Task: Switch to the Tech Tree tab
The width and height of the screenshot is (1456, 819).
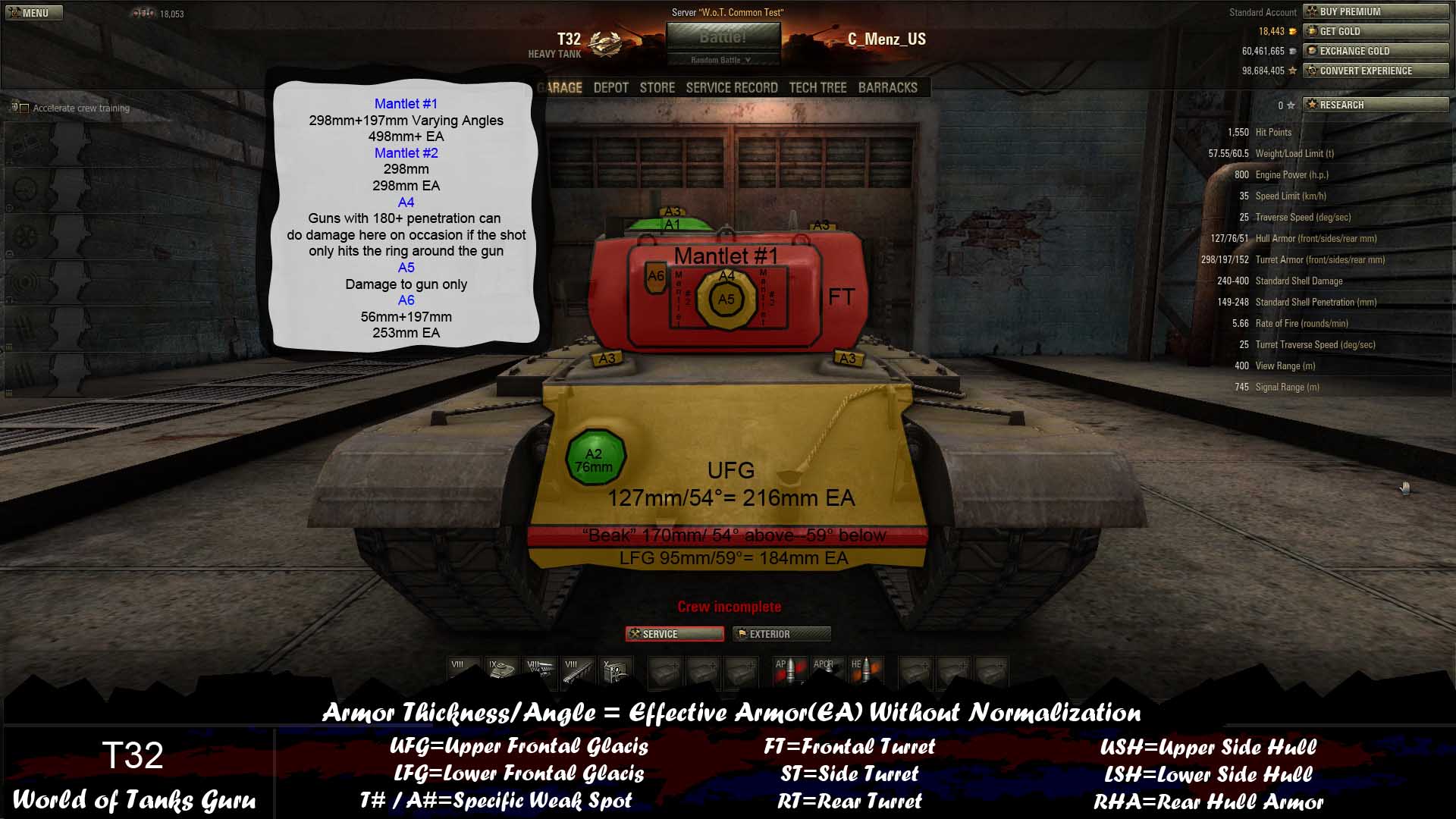Action: pyautogui.click(x=817, y=88)
